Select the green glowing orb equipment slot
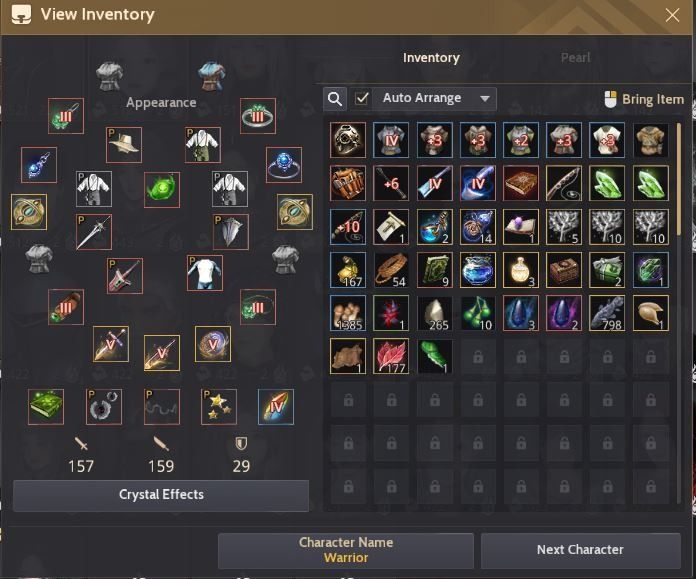The image size is (696, 579). click(161, 189)
